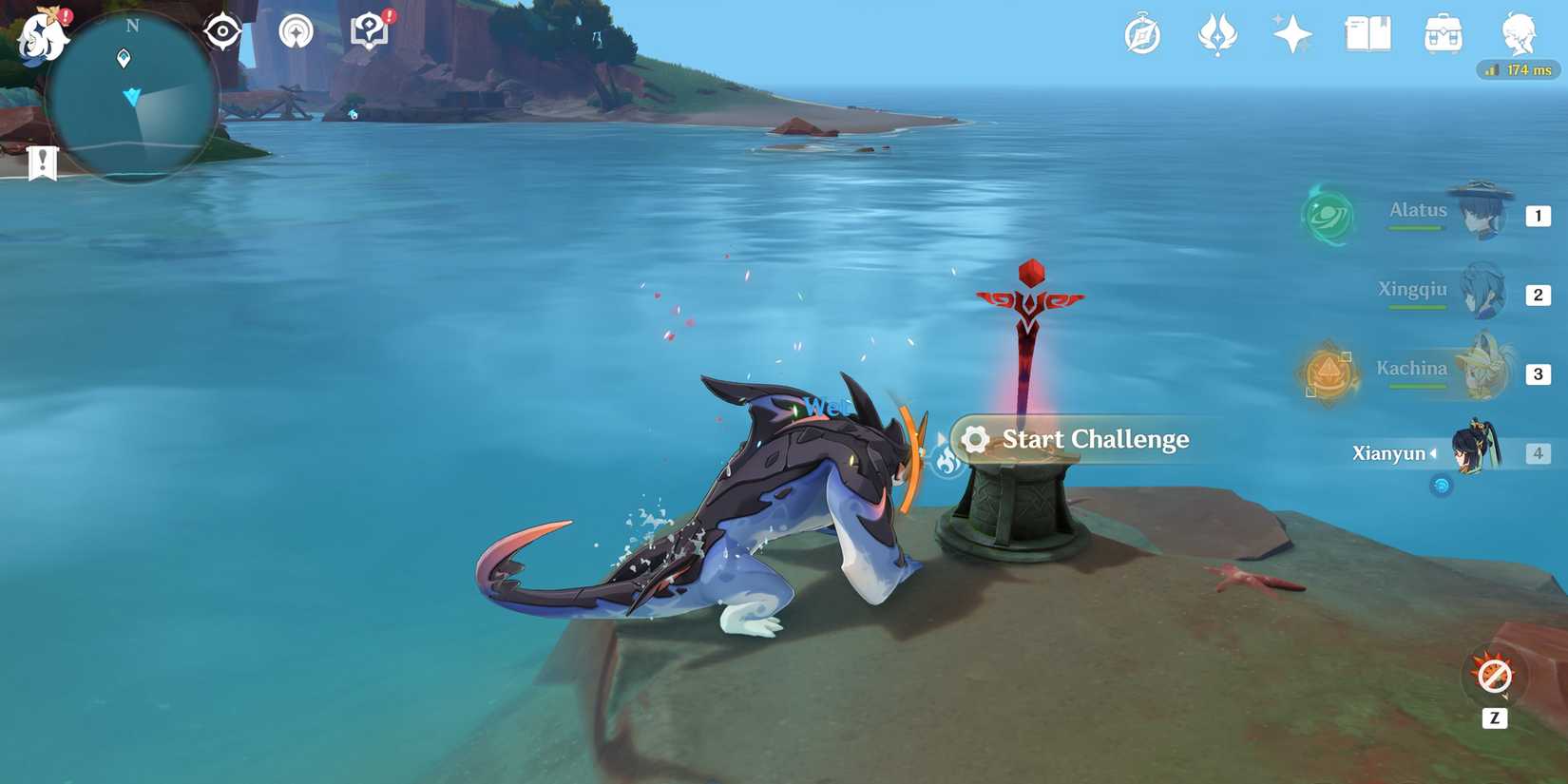1568x784 pixels.
Task: Open the Adventurer Handbook book icon
Action: (x=1367, y=33)
